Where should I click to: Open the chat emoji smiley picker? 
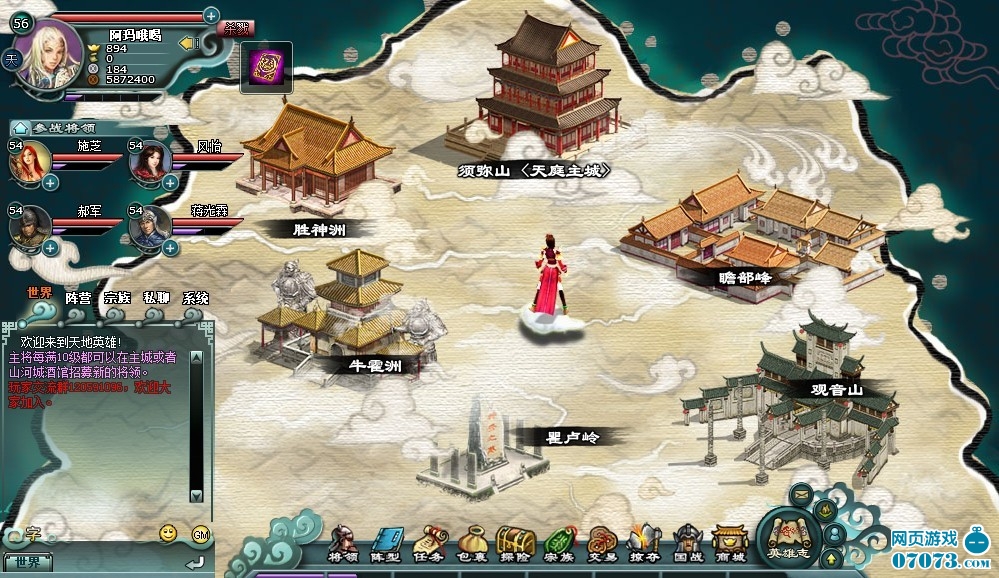(x=168, y=533)
